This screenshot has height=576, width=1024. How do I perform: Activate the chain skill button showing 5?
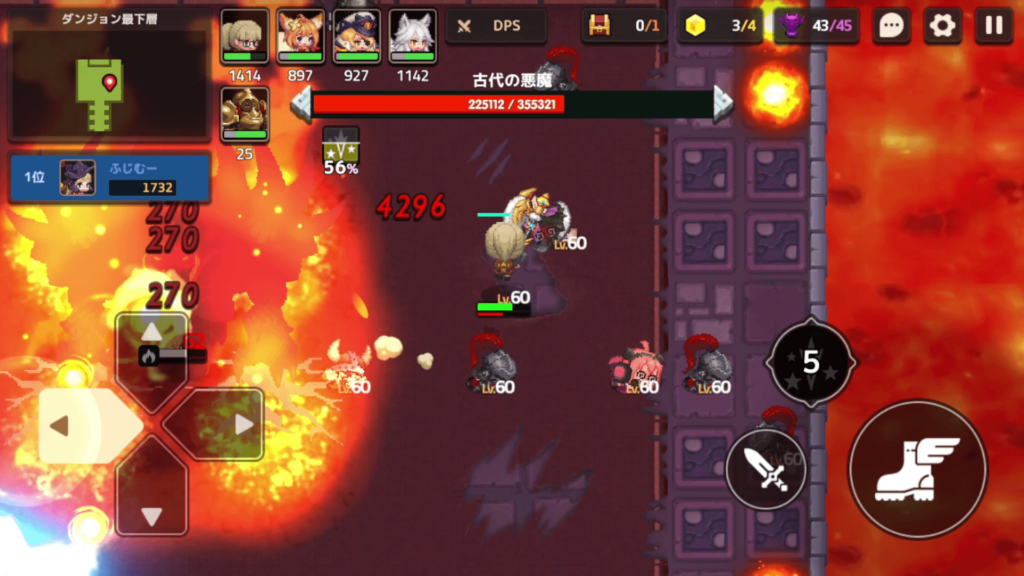pos(810,362)
